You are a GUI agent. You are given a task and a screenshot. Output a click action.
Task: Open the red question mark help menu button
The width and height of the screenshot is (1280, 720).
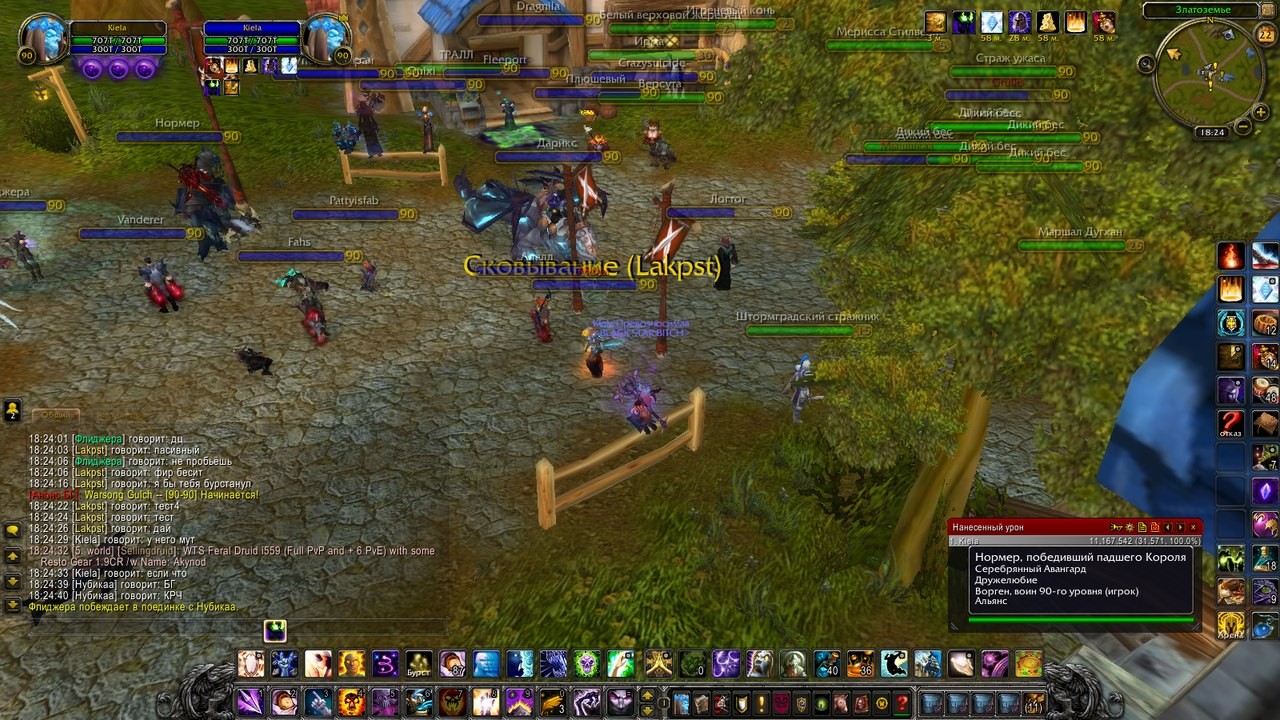point(902,703)
